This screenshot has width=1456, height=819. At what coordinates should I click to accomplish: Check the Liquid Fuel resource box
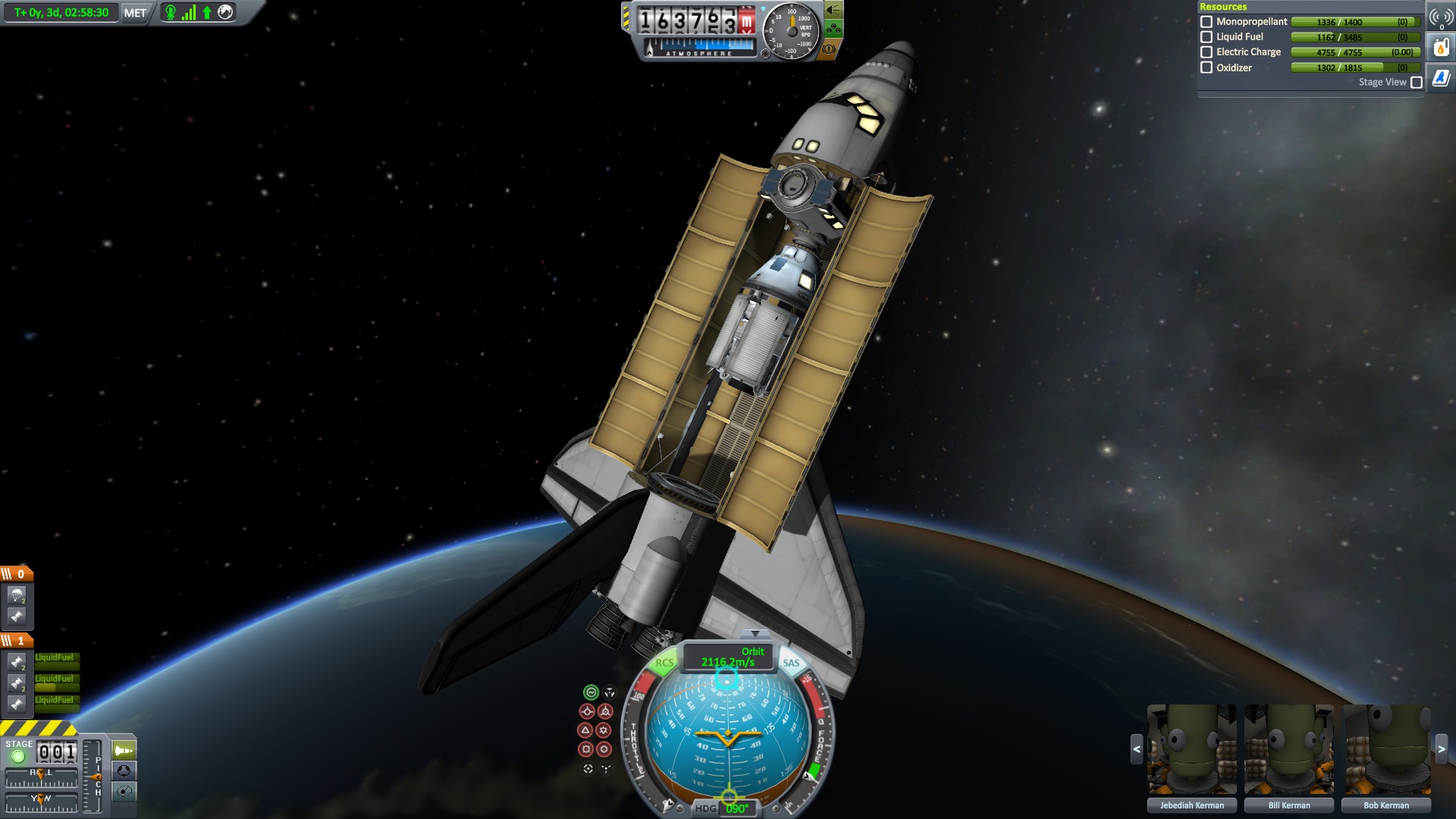[1207, 37]
